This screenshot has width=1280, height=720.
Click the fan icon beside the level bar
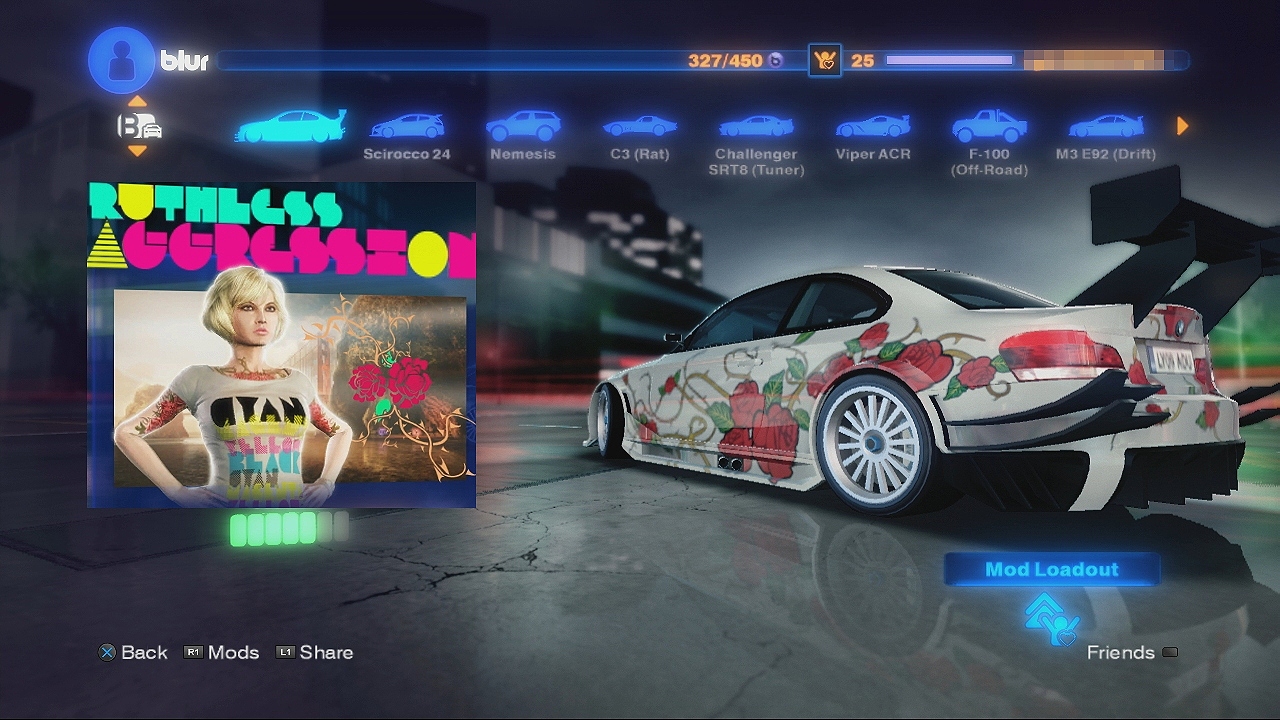825,60
